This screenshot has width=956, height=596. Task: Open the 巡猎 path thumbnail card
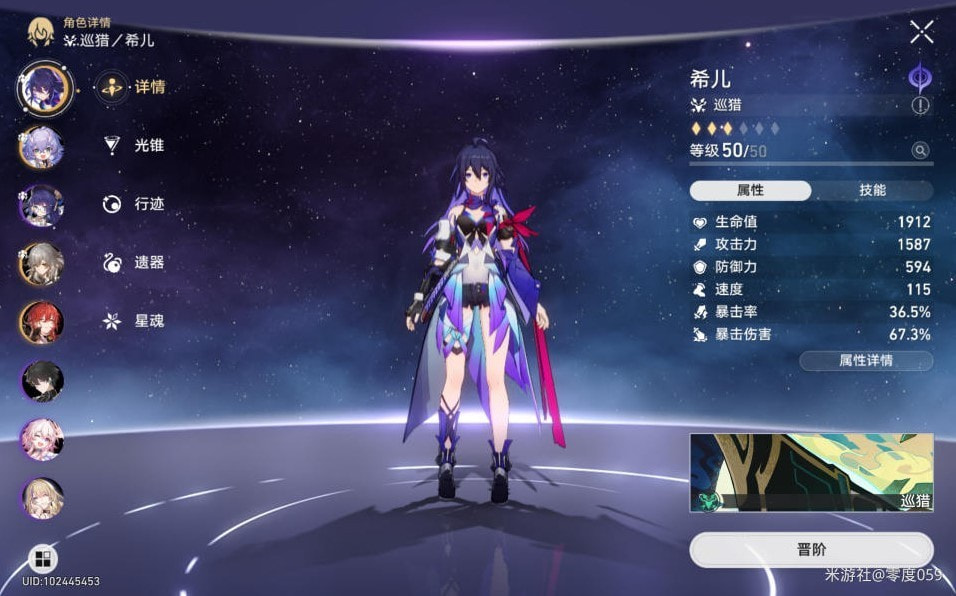pyautogui.click(x=810, y=472)
